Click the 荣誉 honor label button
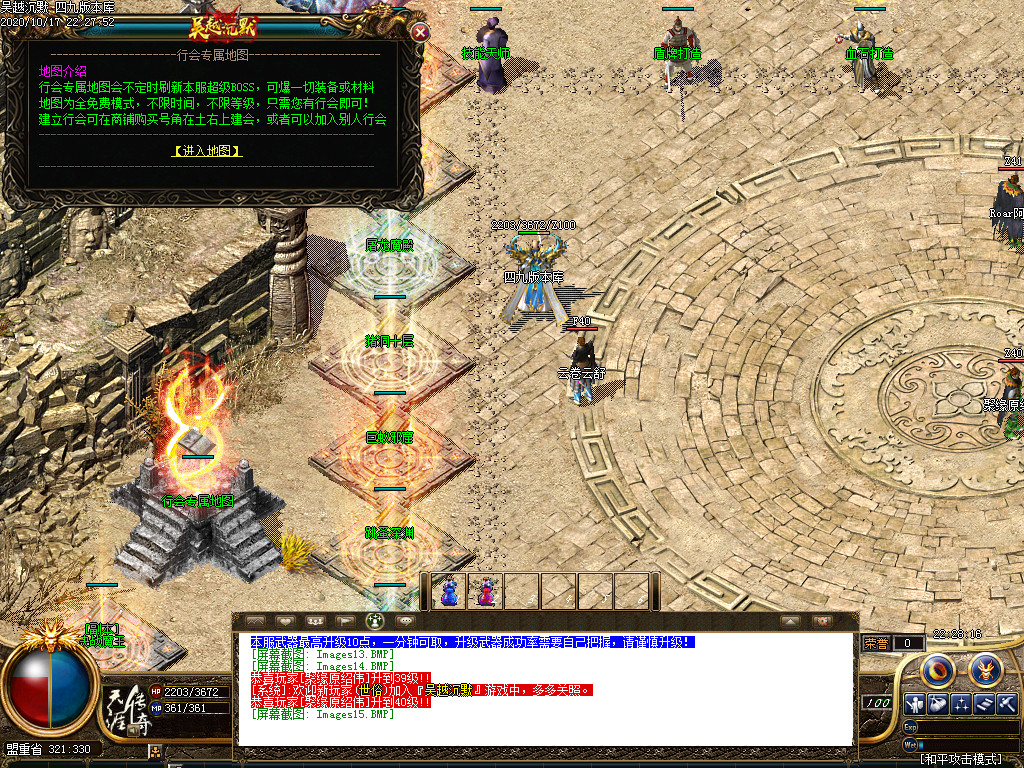The image size is (1024, 768). click(877, 643)
